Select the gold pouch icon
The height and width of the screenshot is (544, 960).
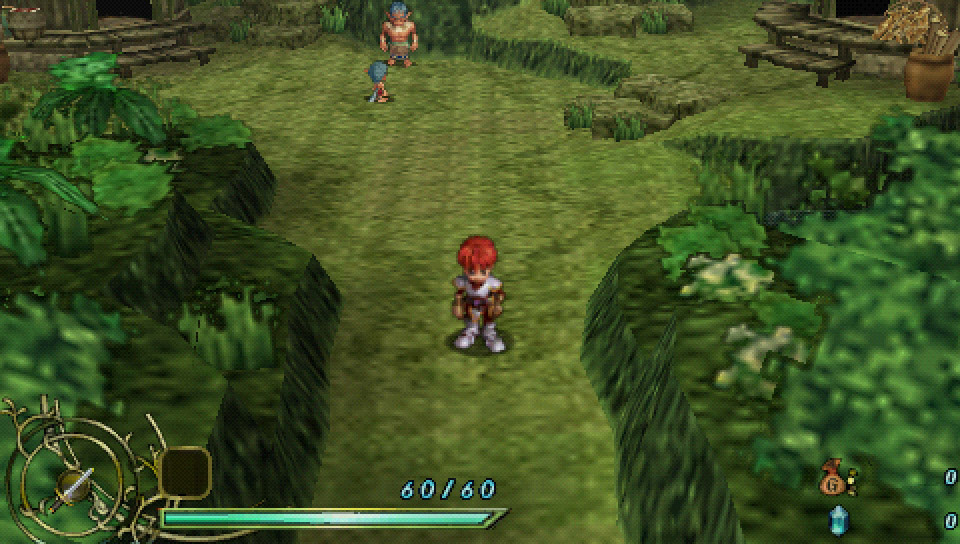[x=832, y=480]
